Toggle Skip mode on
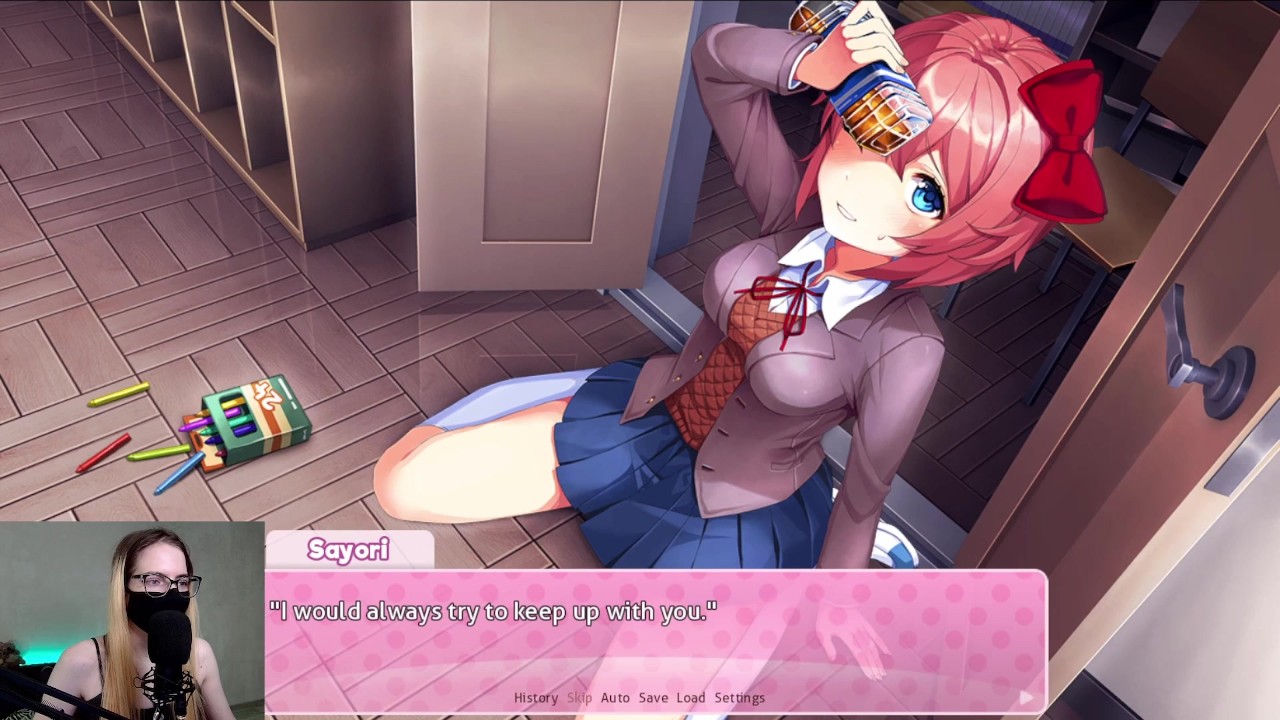Screen dimensions: 1280x720 (579, 697)
